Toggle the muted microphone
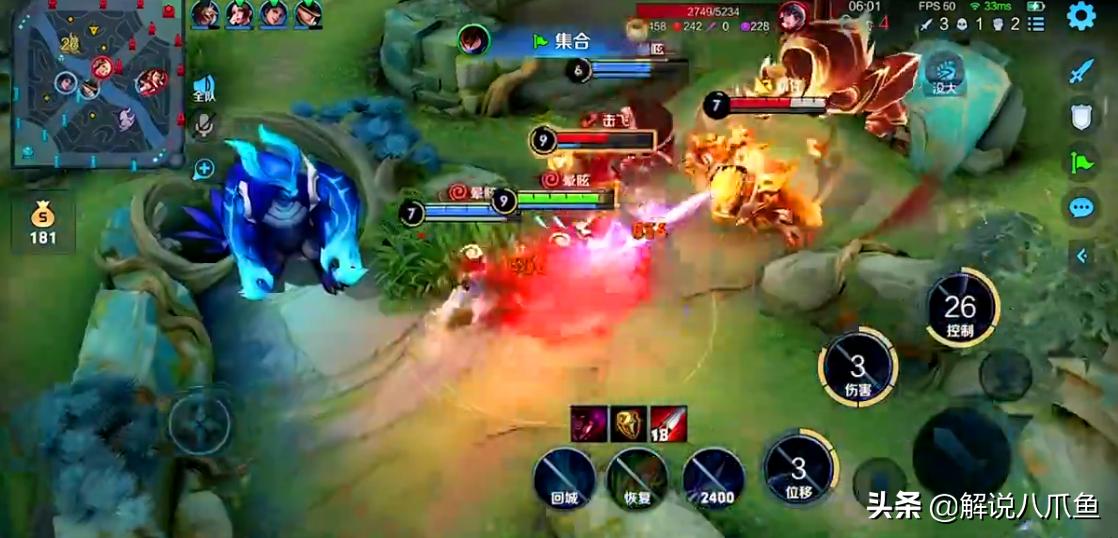Image resolution: width=1118 pixels, height=538 pixels. tap(204, 124)
